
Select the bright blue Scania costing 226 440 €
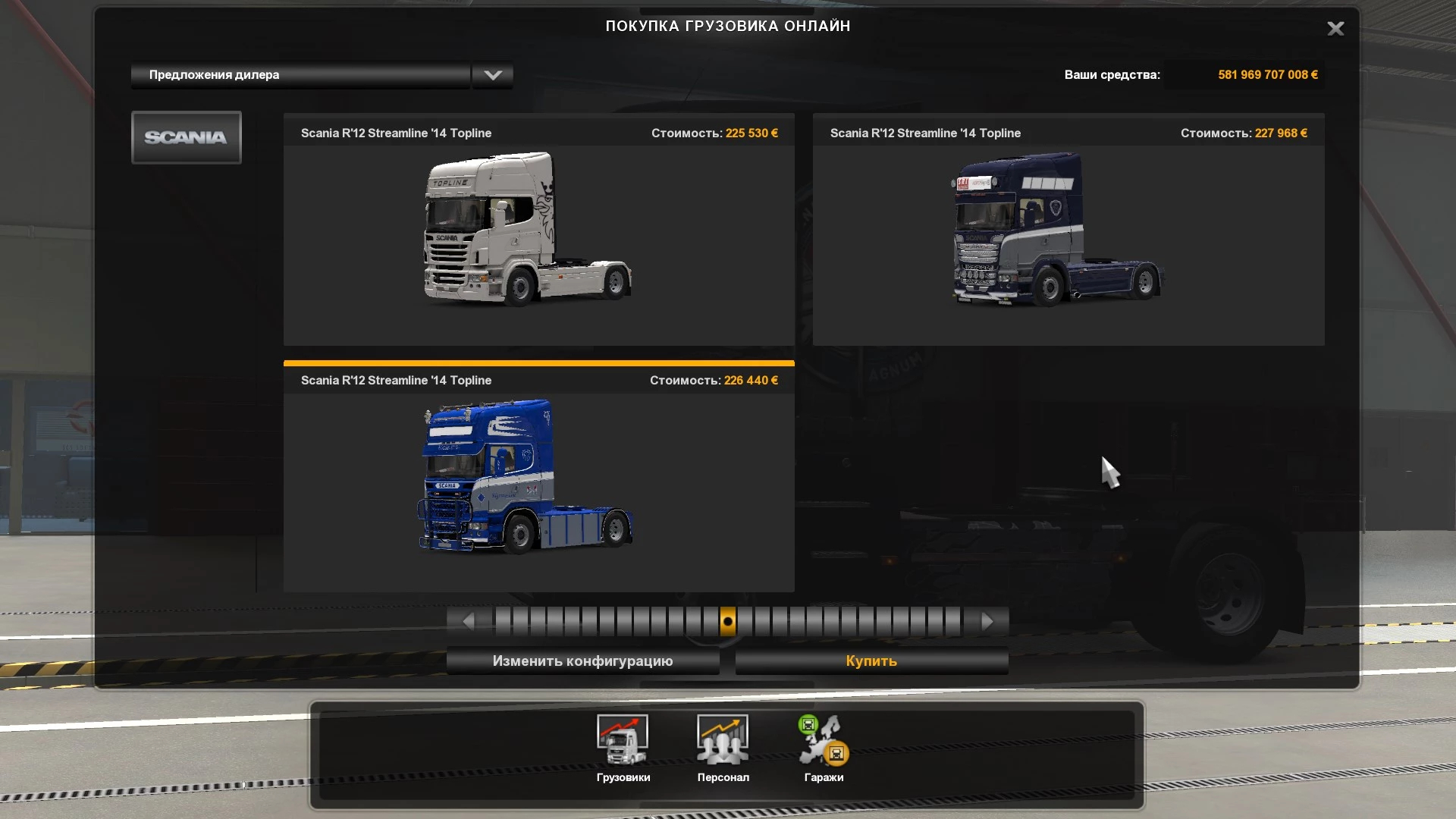tap(538, 477)
